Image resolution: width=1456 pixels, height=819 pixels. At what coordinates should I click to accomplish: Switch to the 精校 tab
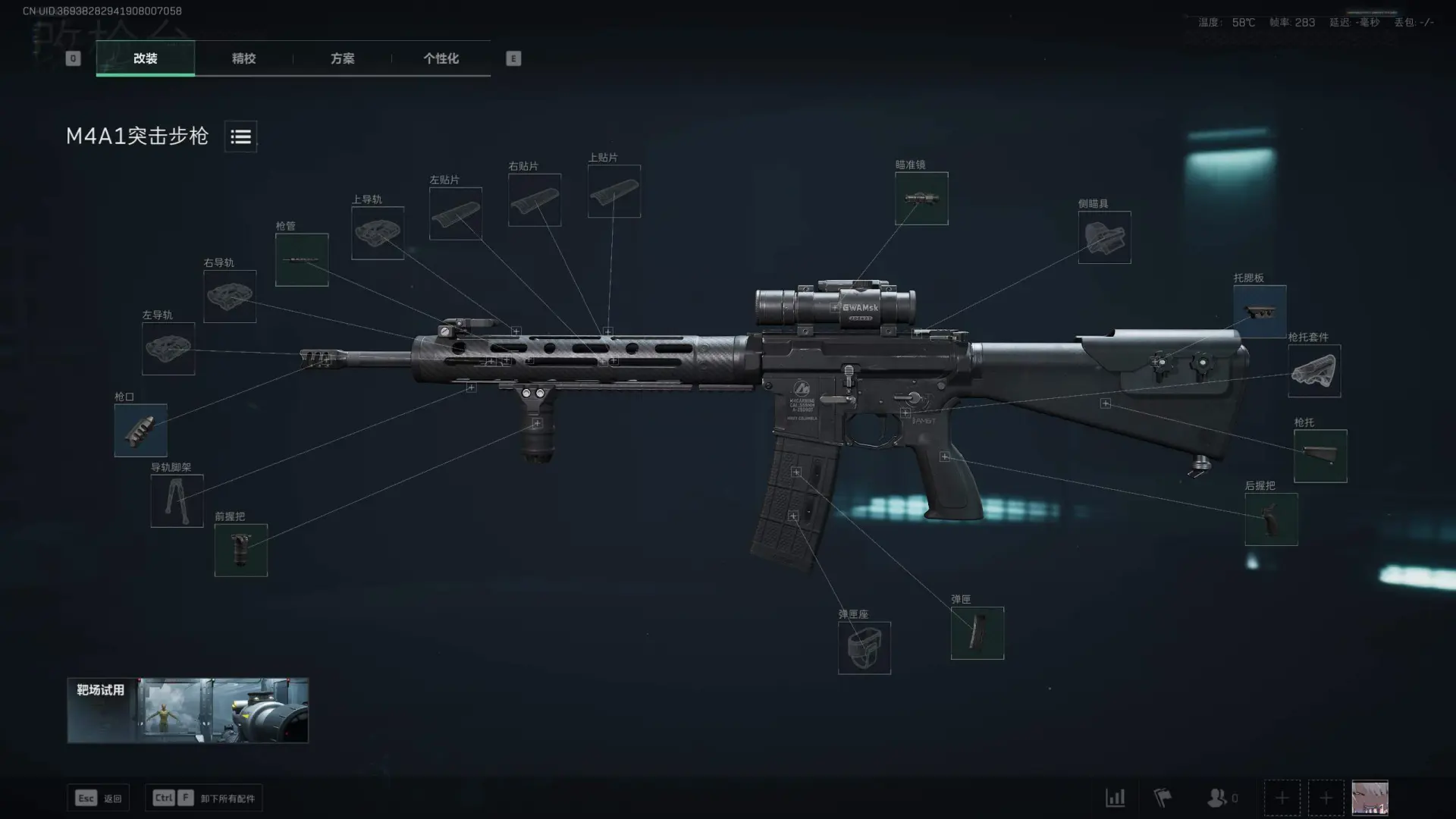click(243, 58)
